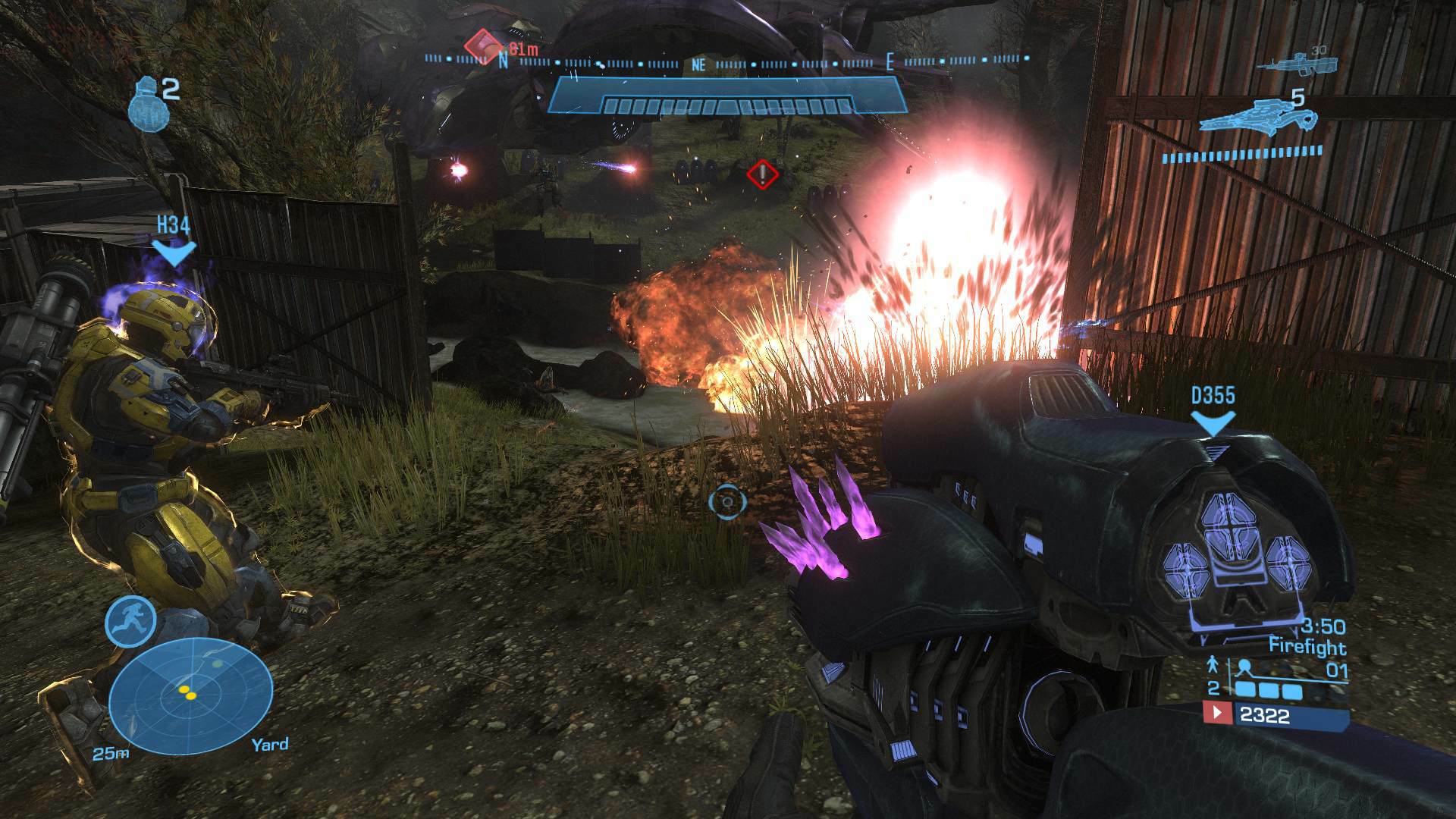Screen dimensions: 1456x819
Task: Toggle the D355 waypoint indicator
Action: click(x=1213, y=395)
